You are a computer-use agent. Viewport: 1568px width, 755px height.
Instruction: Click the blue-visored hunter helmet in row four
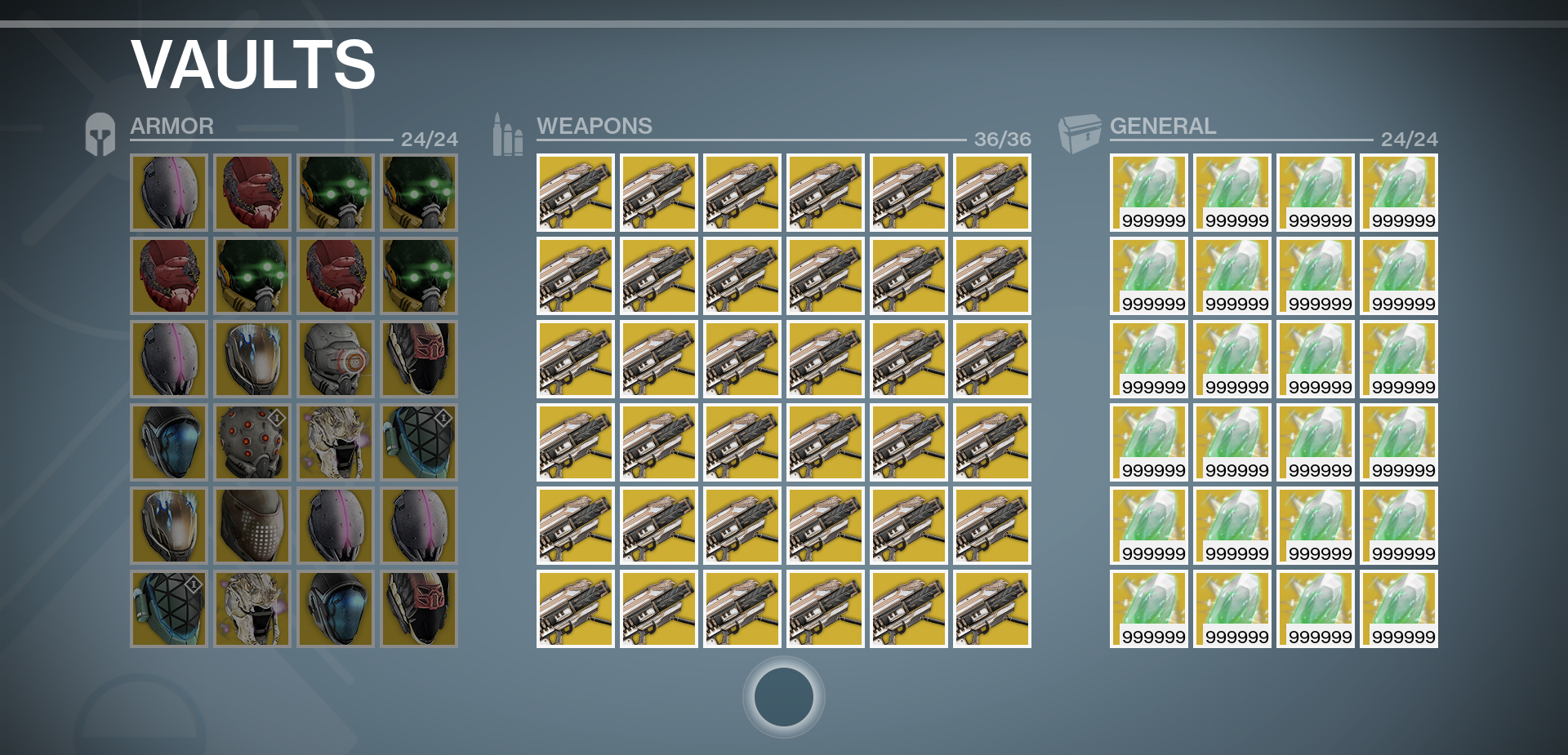click(168, 442)
